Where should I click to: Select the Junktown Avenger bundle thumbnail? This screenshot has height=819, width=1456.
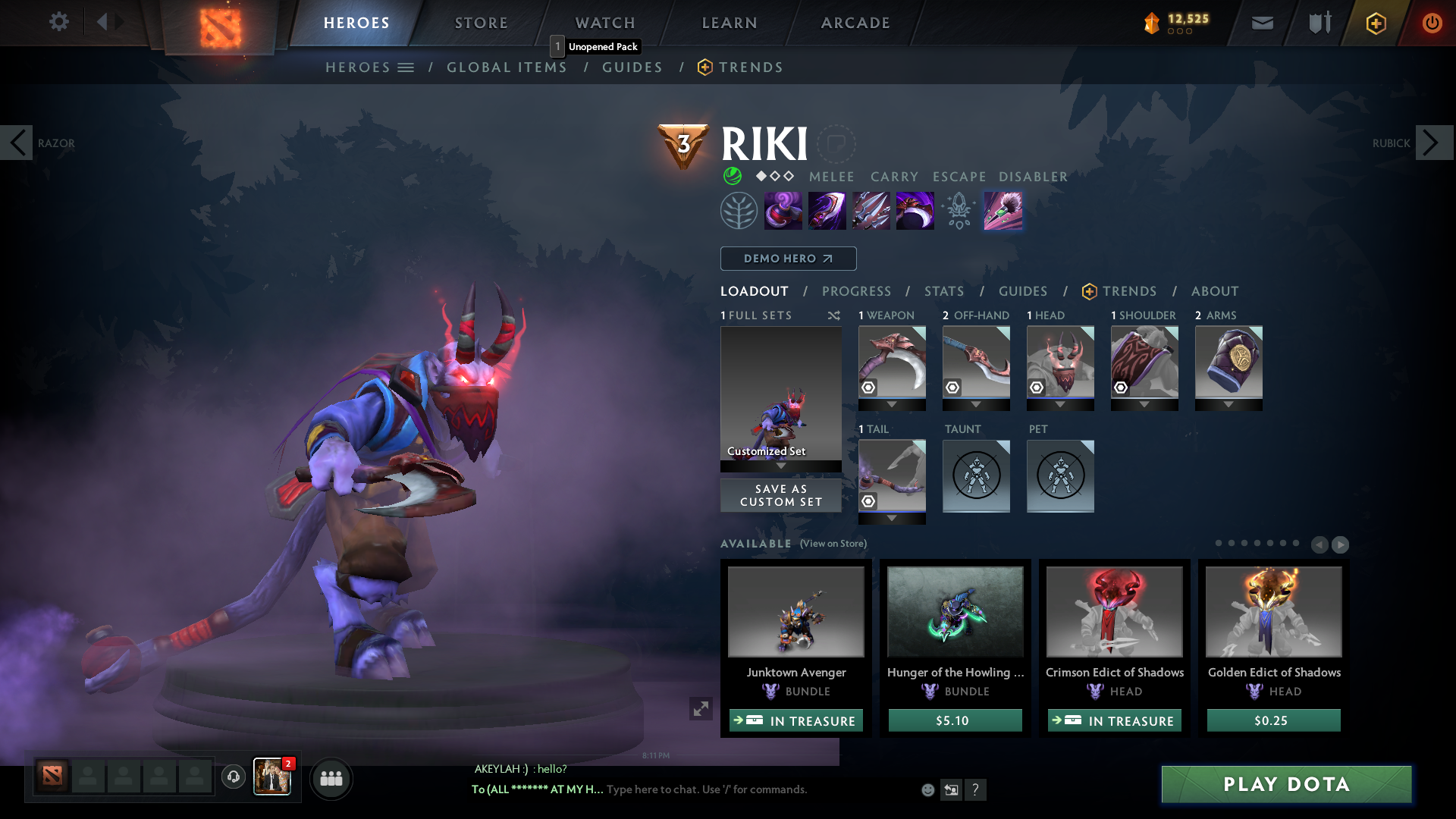click(x=795, y=612)
